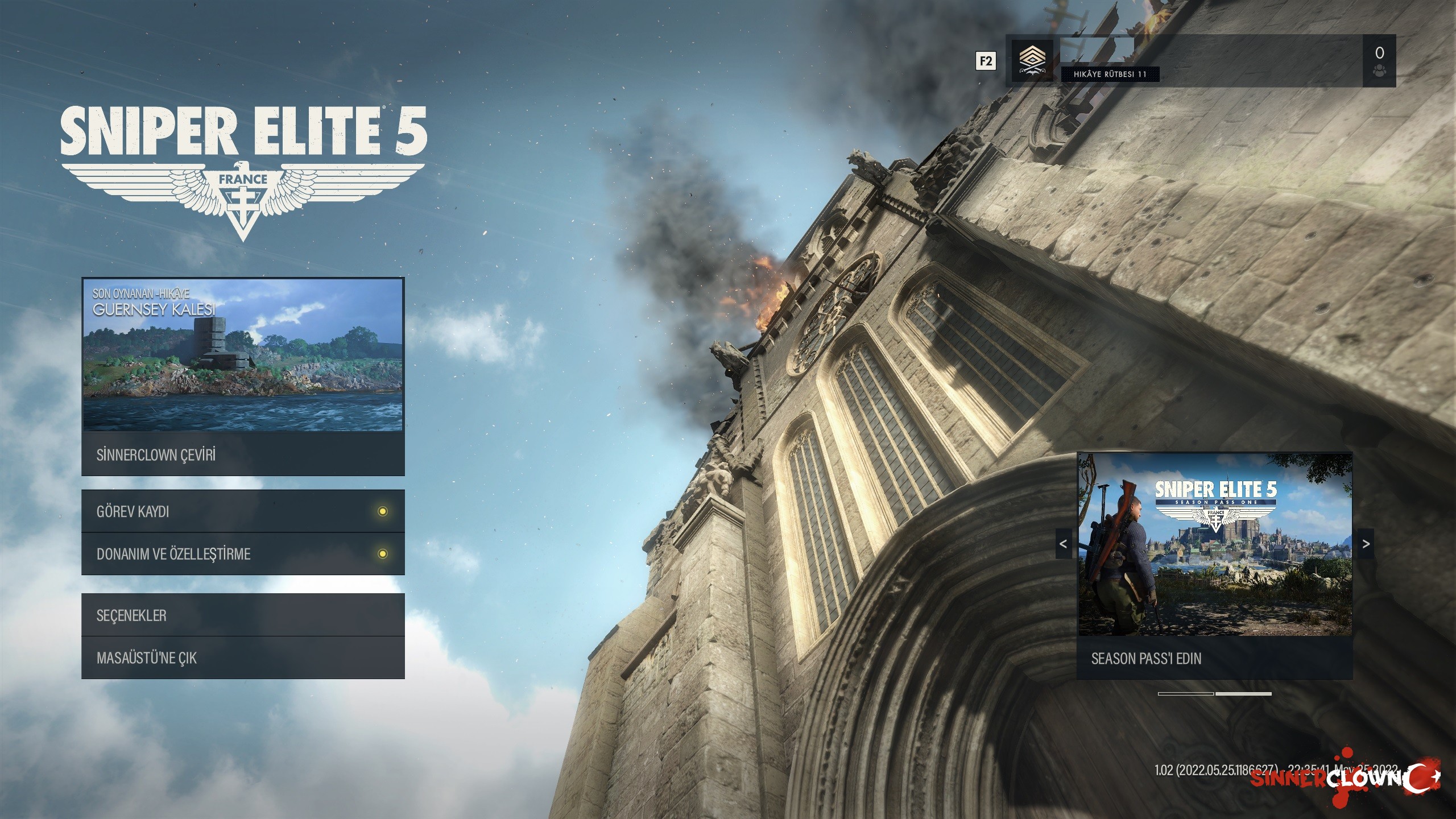Select Season Pass'ı Edin
This screenshot has height=819, width=1456.
tap(1215, 659)
